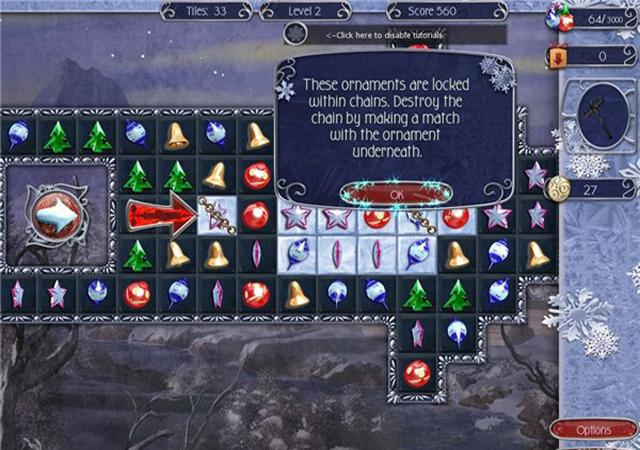The height and width of the screenshot is (450, 640).
Task: Click the round medallion with the silver arrow
Action: [x=58, y=214]
